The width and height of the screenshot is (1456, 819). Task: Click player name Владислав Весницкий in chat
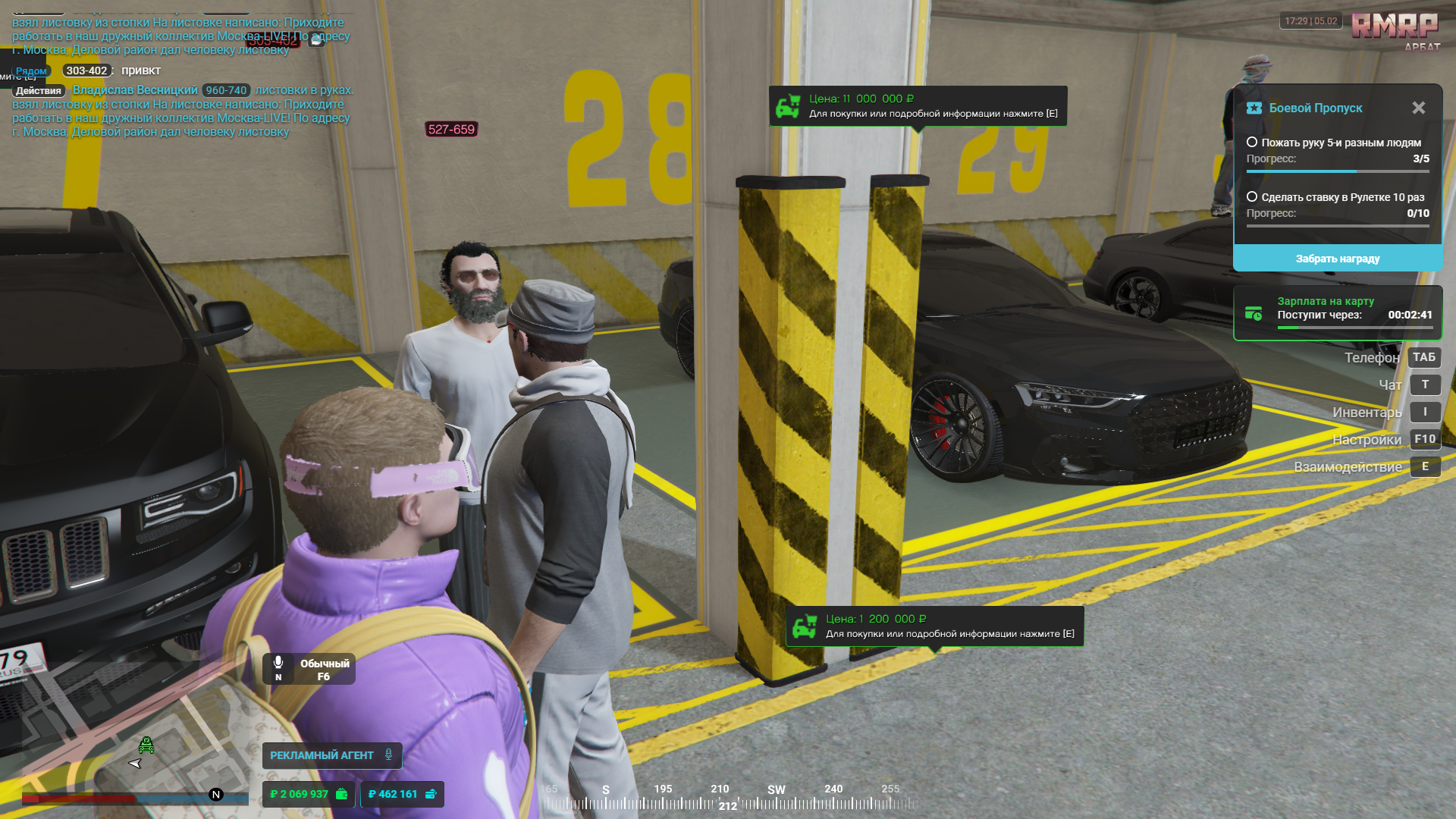135,90
